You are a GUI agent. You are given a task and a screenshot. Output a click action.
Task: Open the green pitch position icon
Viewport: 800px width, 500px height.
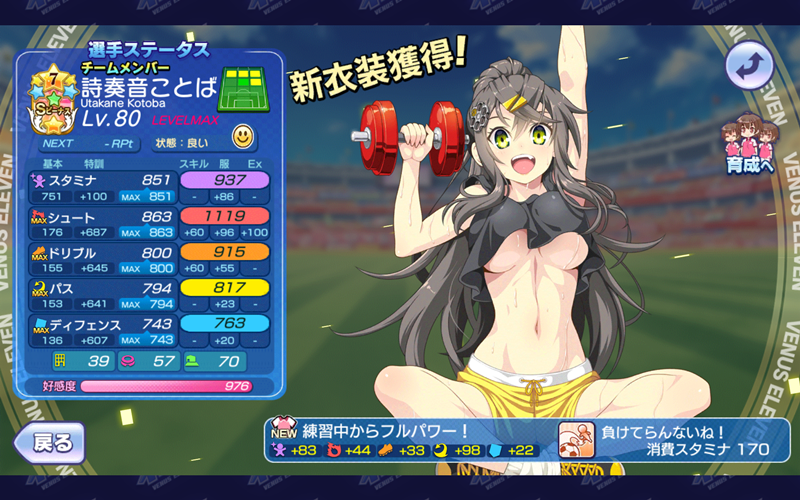[x=245, y=92]
